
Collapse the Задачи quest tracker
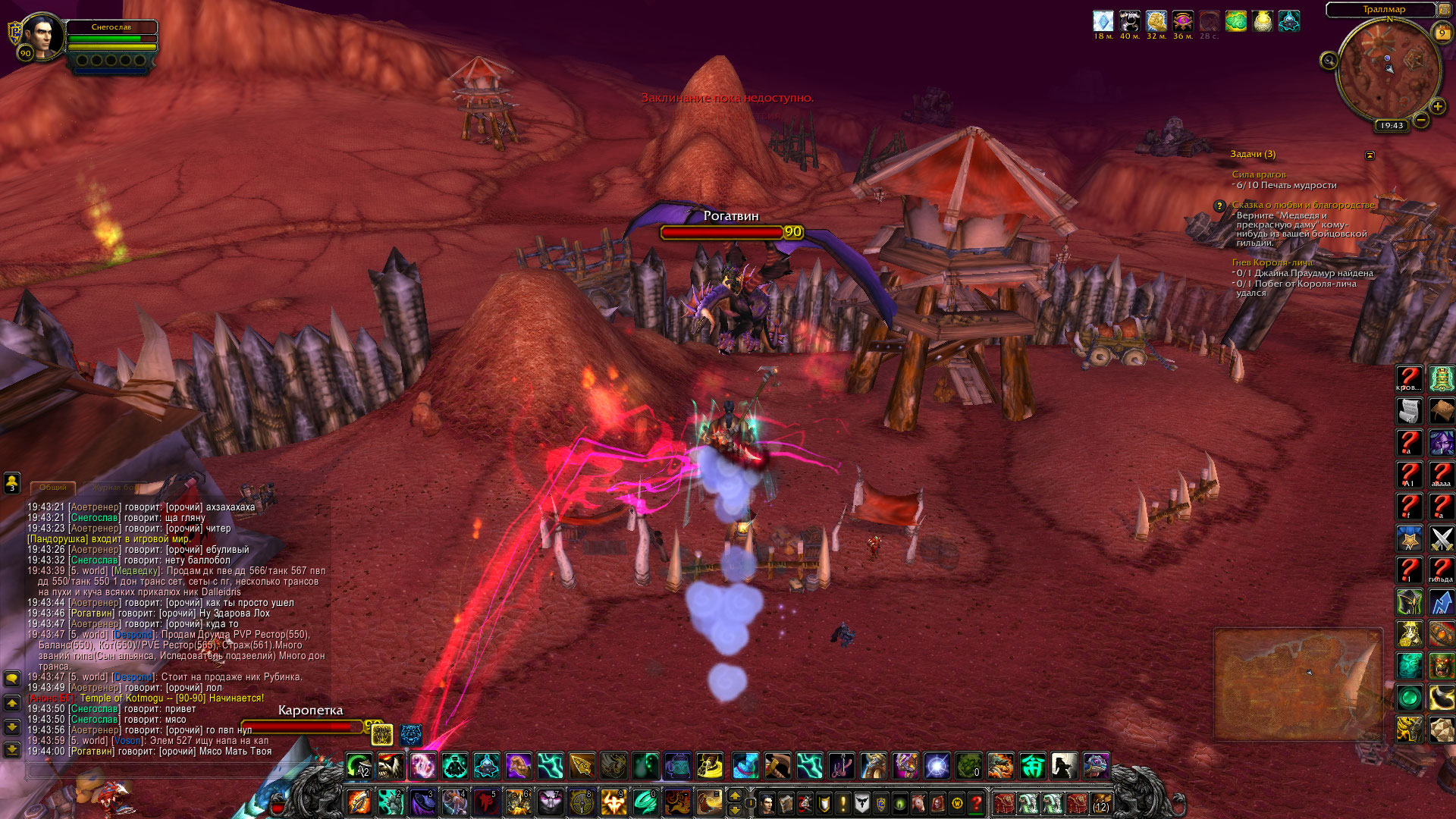(x=1370, y=155)
